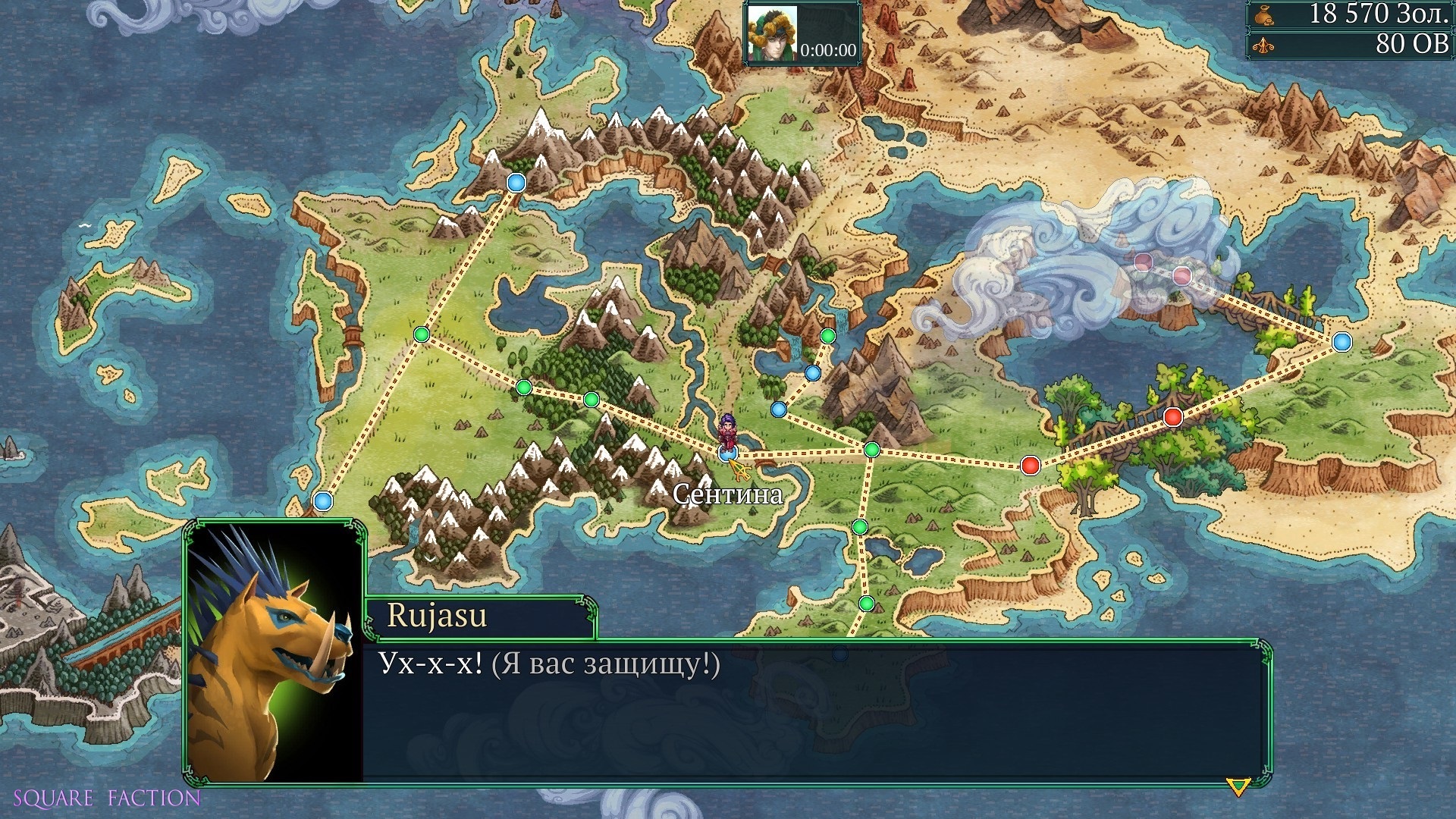The width and height of the screenshot is (1456, 819).
Task: Choose the red node on the wooden bridge
Action: [x=1172, y=416]
